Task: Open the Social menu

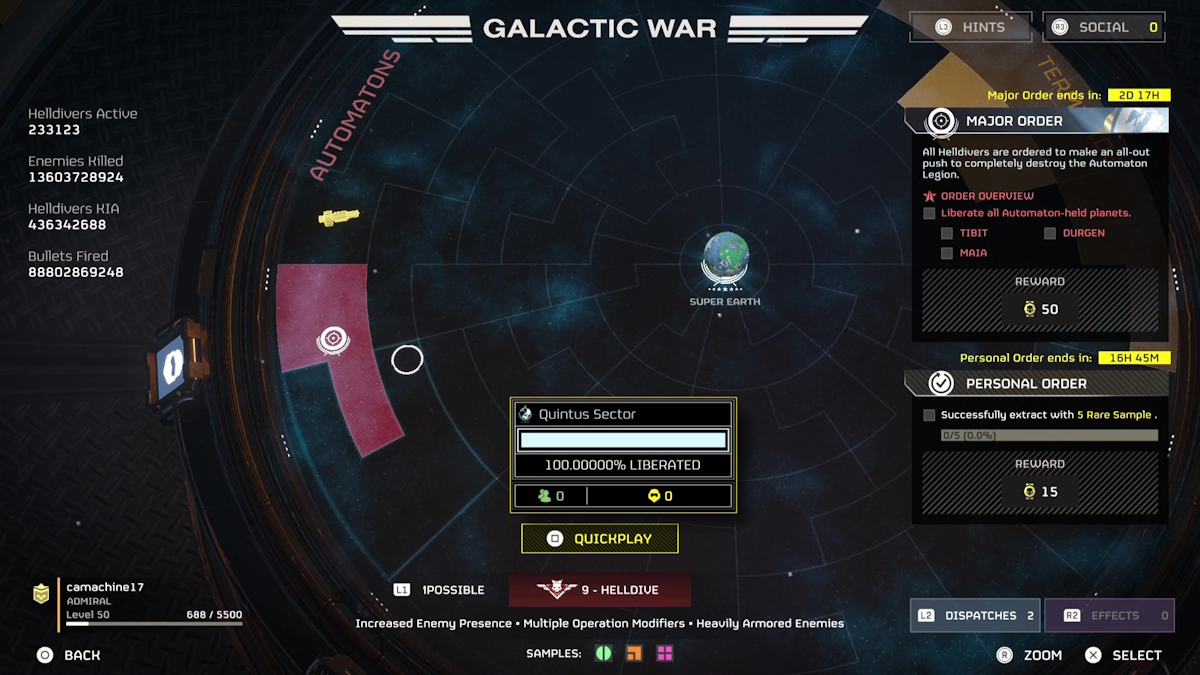Action: pyautogui.click(x=1104, y=27)
